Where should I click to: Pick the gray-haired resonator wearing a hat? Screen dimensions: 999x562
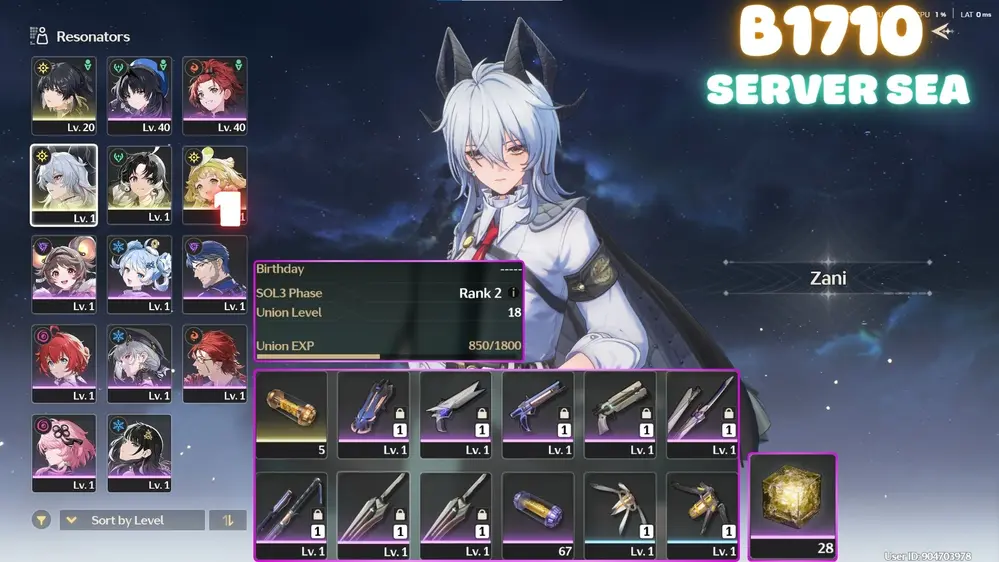[139, 363]
